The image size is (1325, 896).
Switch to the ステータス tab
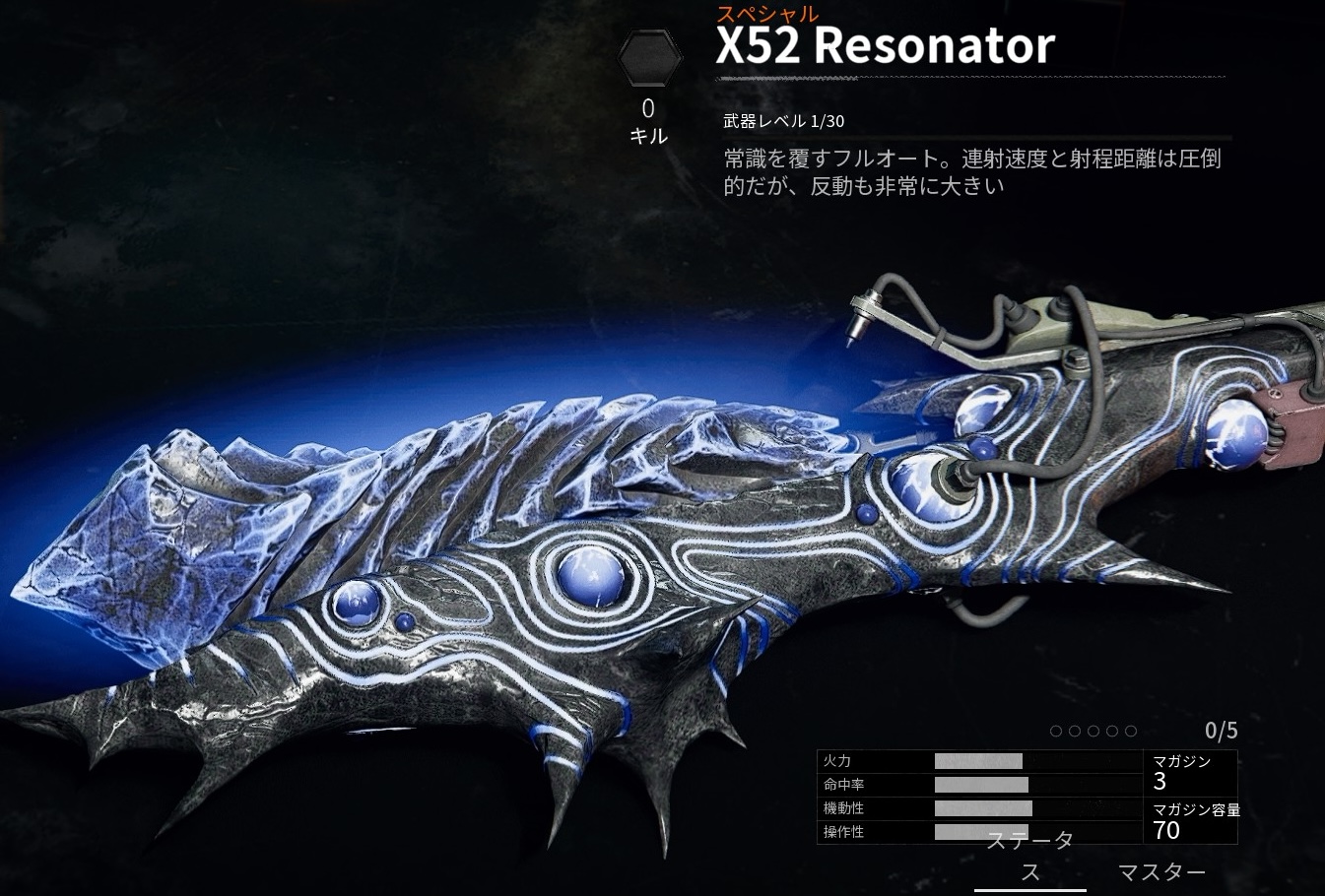tap(1029, 857)
